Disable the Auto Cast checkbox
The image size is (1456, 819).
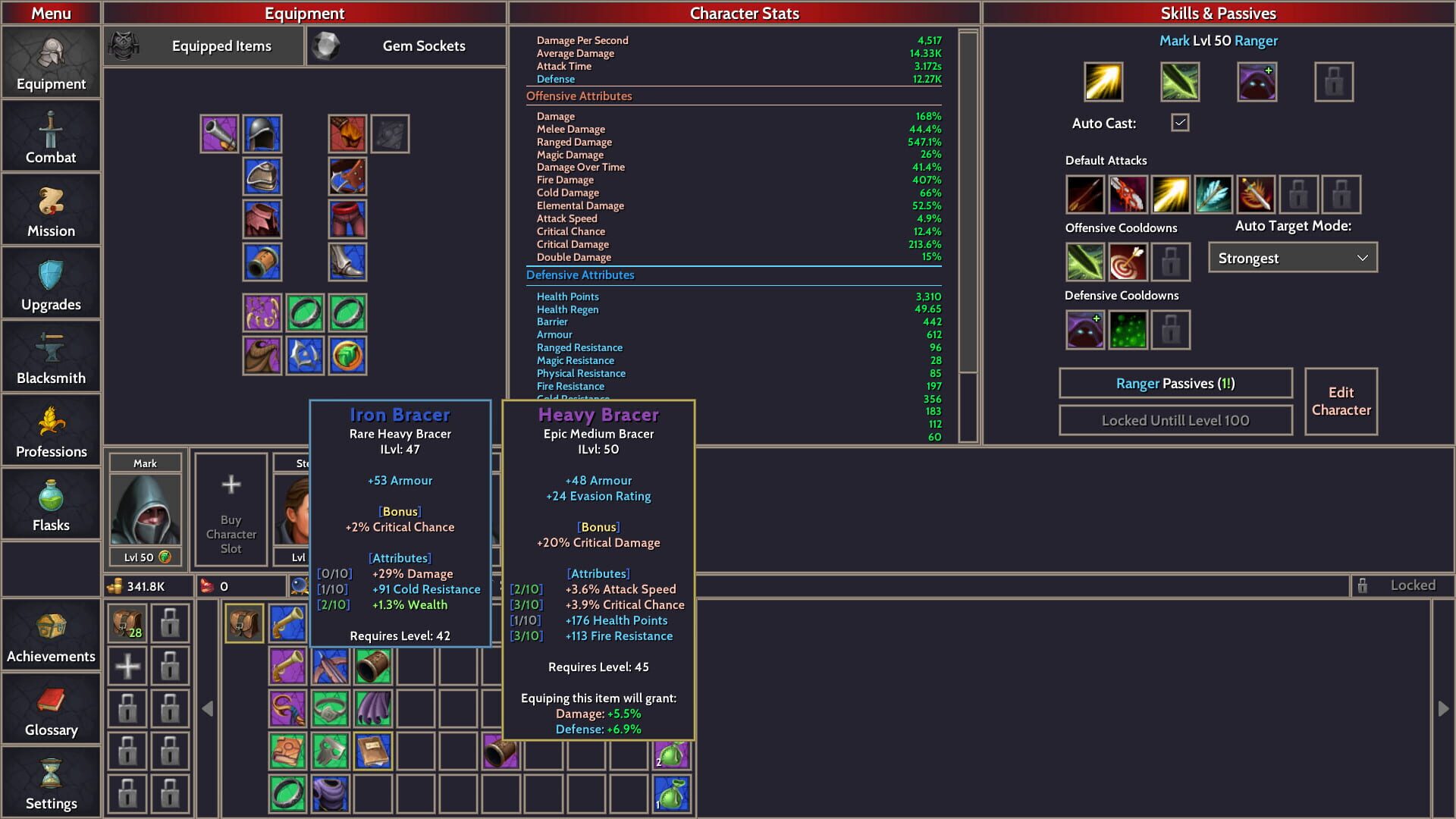[x=1179, y=122]
